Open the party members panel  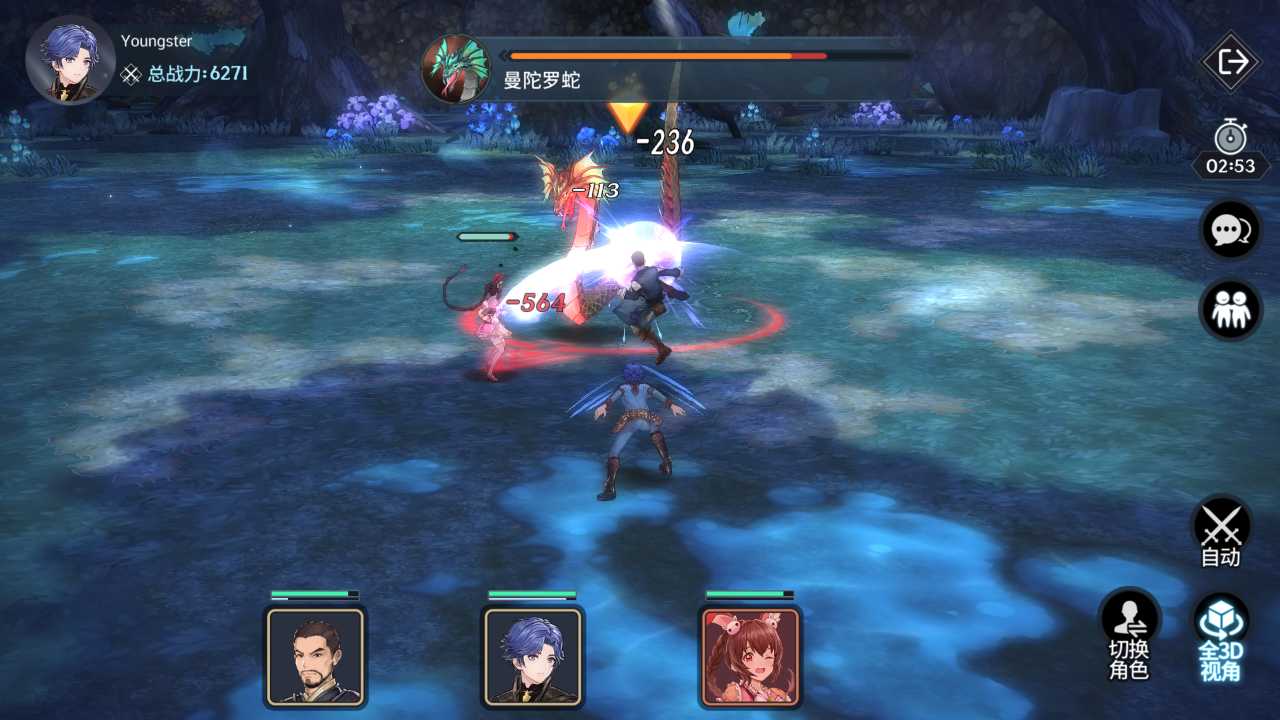[1229, 309]
